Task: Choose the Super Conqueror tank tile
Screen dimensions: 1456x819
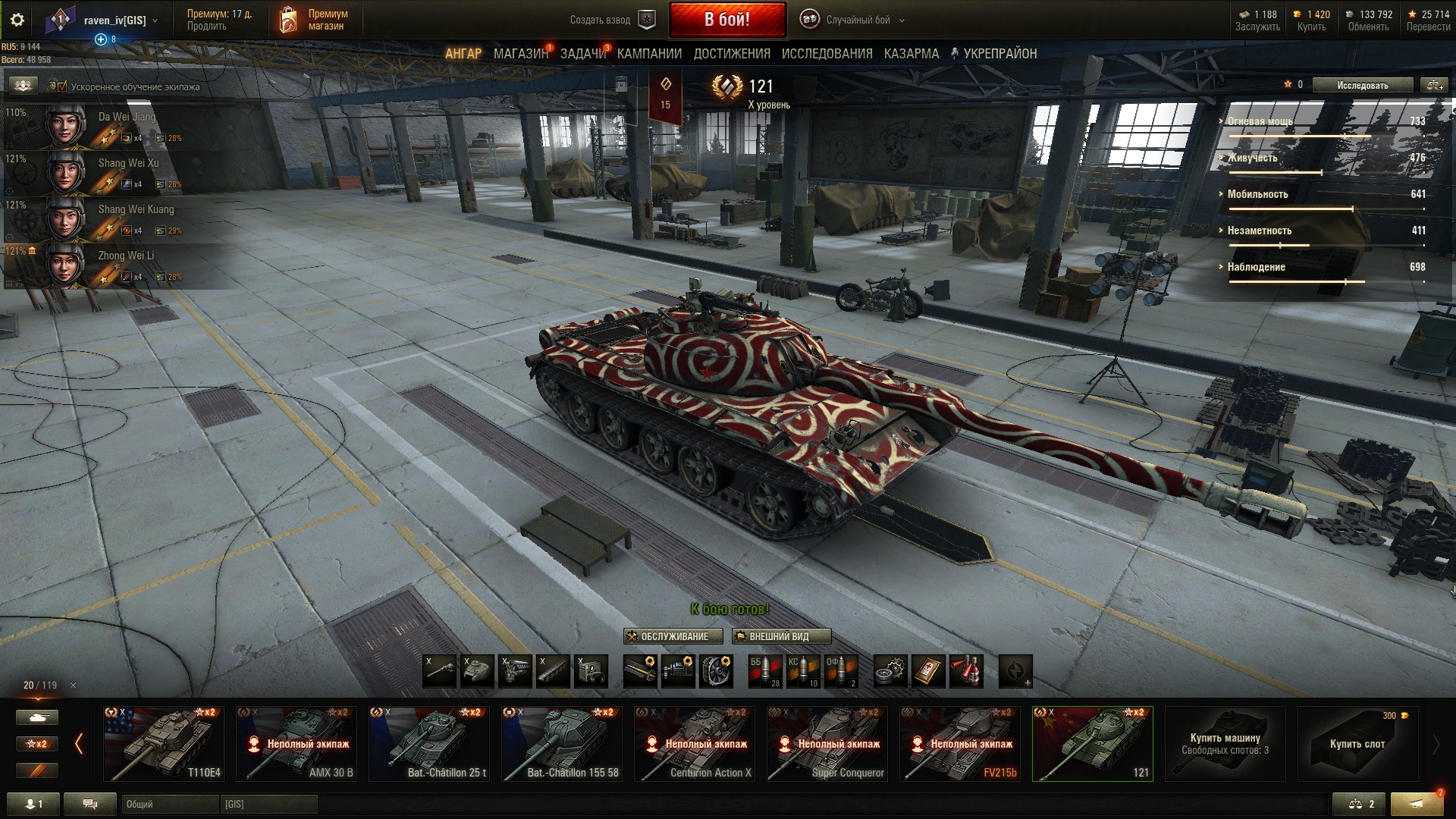Action: pos(827,744)
